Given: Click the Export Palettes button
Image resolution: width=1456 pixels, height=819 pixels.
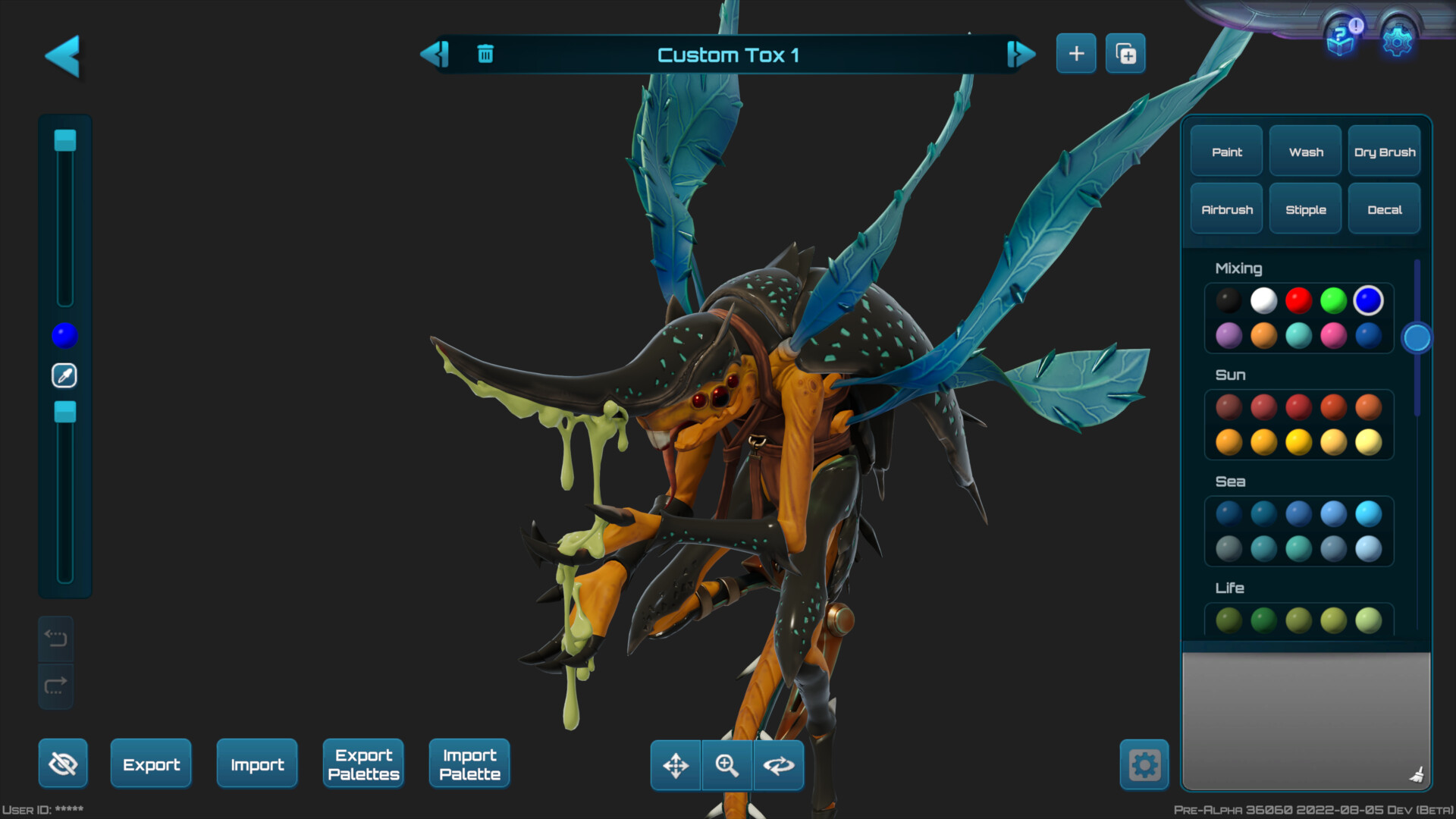Looking at the screenshot, I should [x=363, y=764].
